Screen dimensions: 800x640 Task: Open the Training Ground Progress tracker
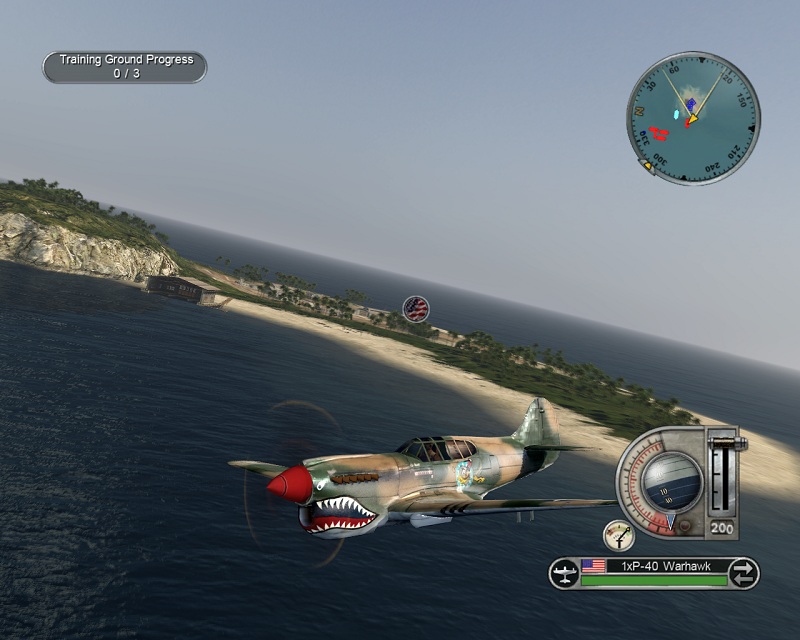coord(124,67)
